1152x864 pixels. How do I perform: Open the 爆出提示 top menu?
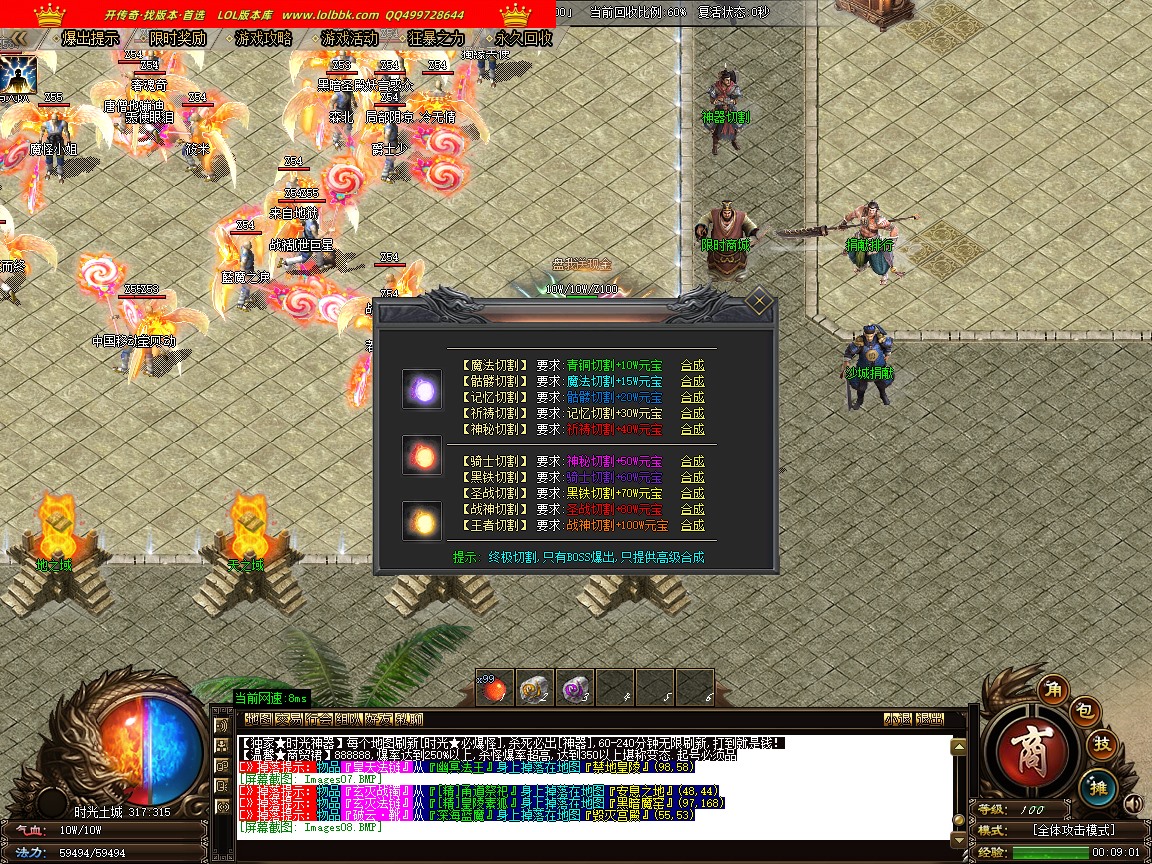pyautogui.click(x=90, y=39)
